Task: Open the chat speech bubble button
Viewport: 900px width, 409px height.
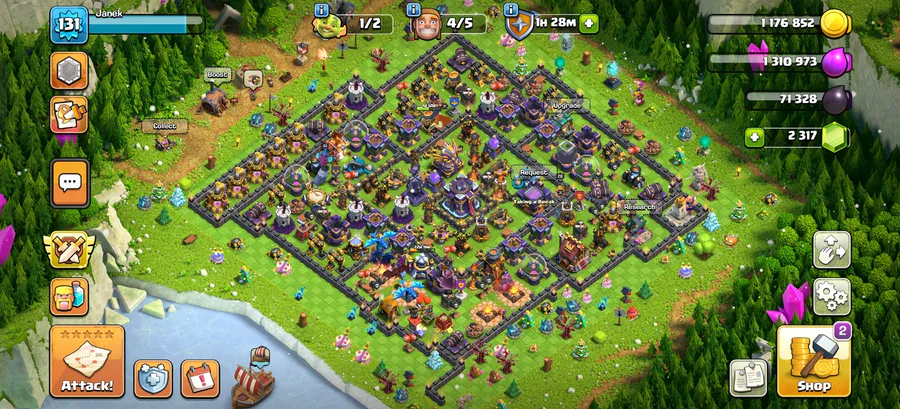Action: point(69,183)
